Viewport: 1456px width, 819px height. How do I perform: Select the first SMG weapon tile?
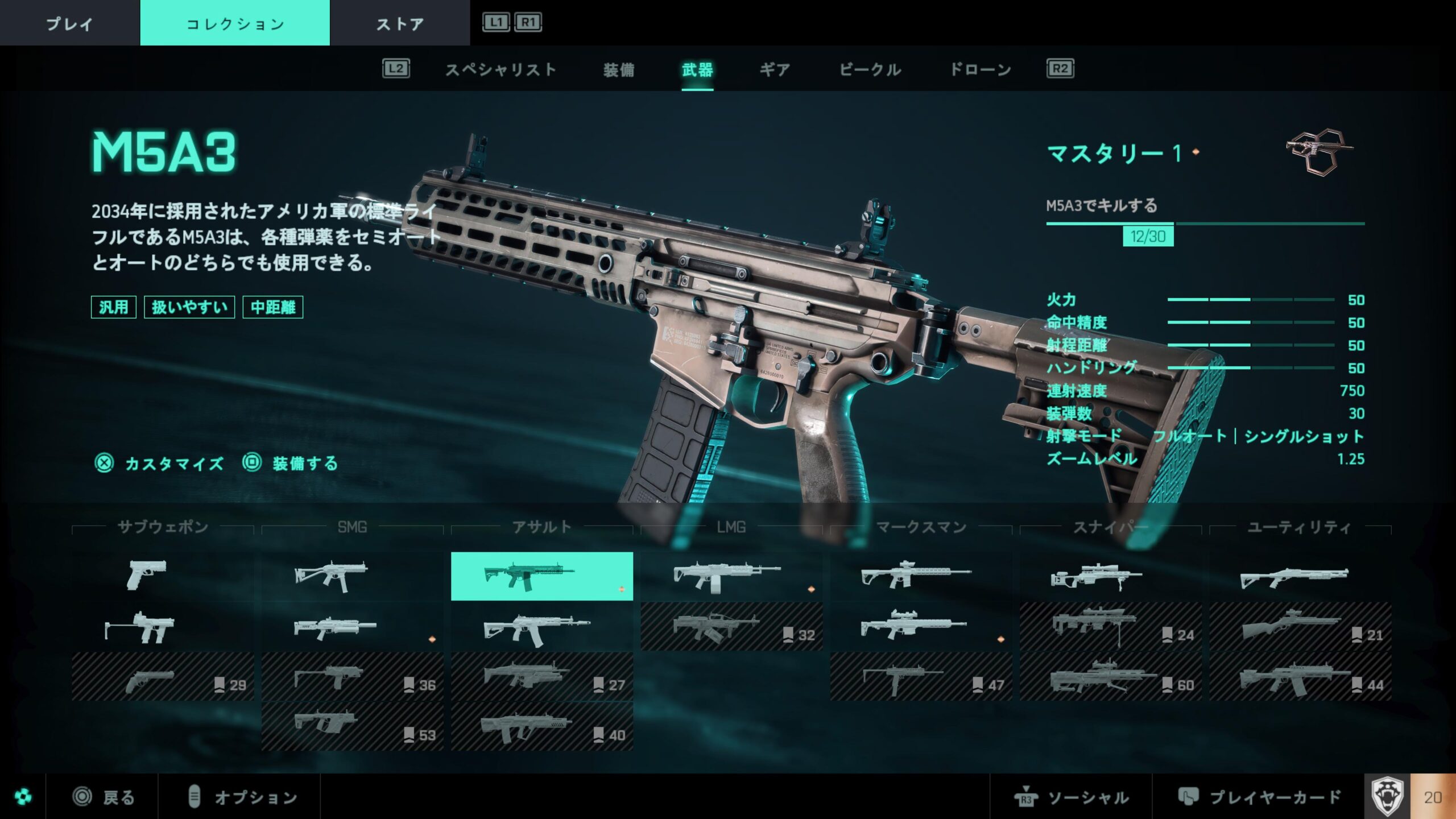click(x=352, y=576)
